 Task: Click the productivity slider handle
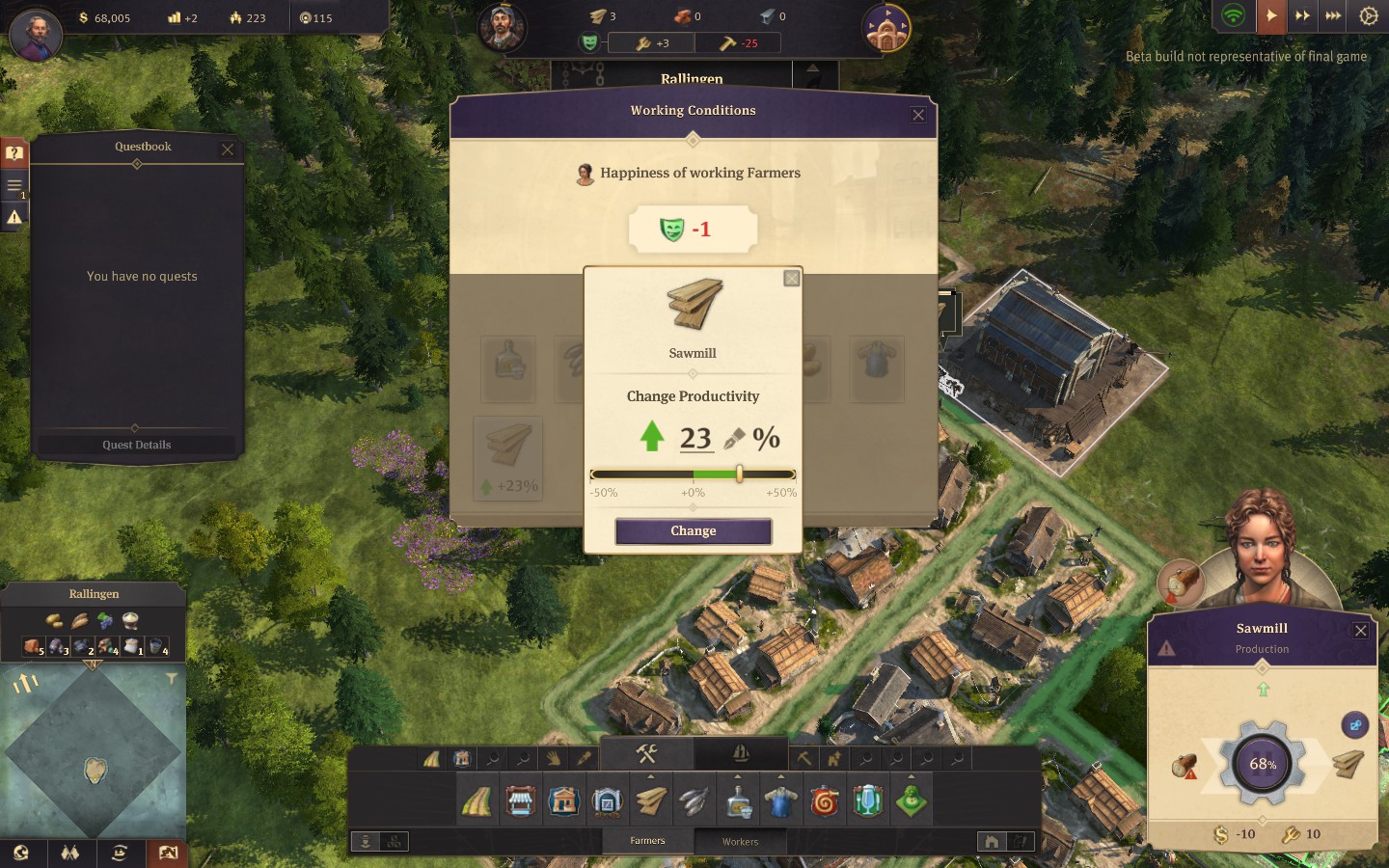(x=739, y=474)
